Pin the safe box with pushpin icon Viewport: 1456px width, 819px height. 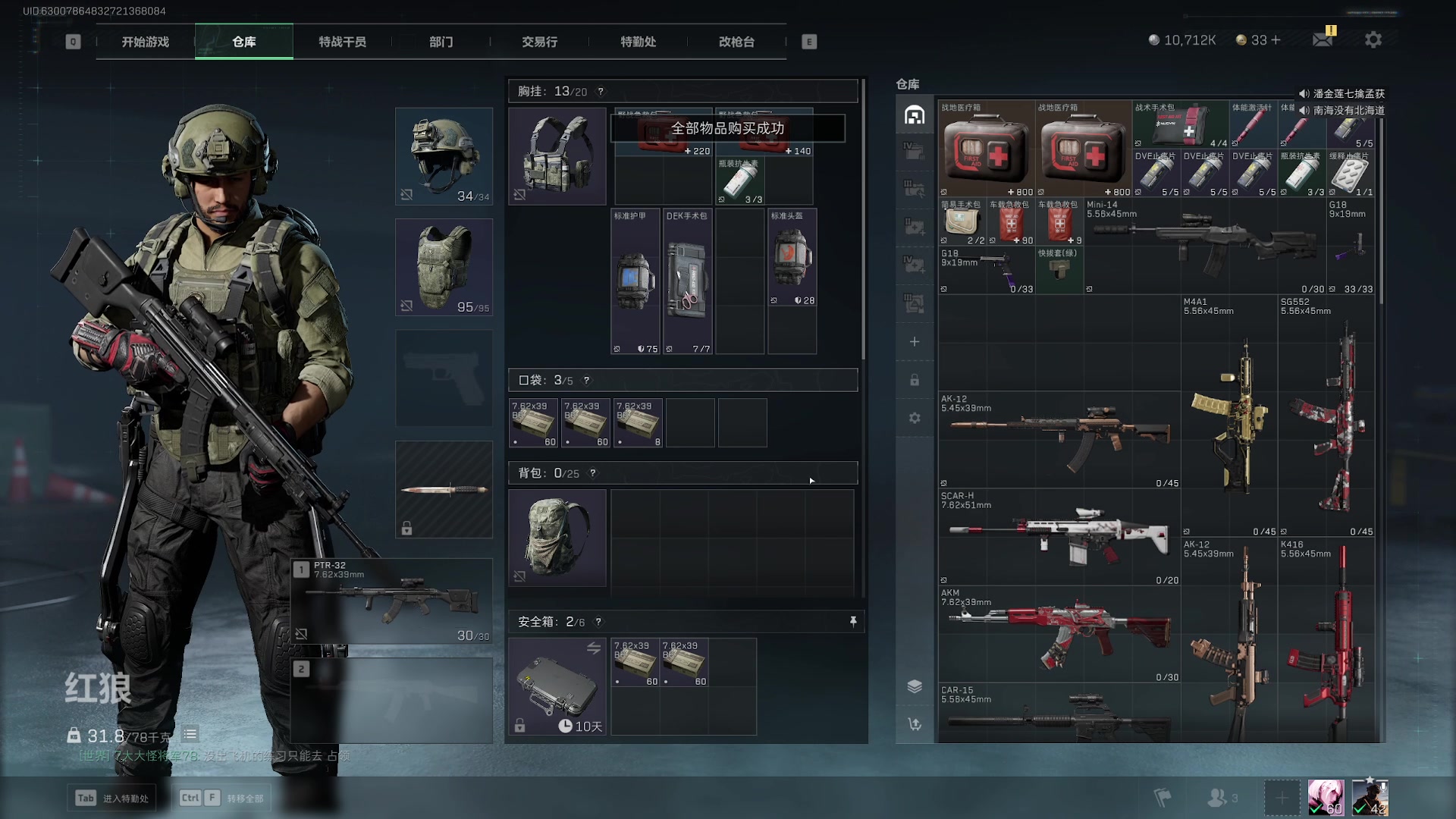click(853, 622)
